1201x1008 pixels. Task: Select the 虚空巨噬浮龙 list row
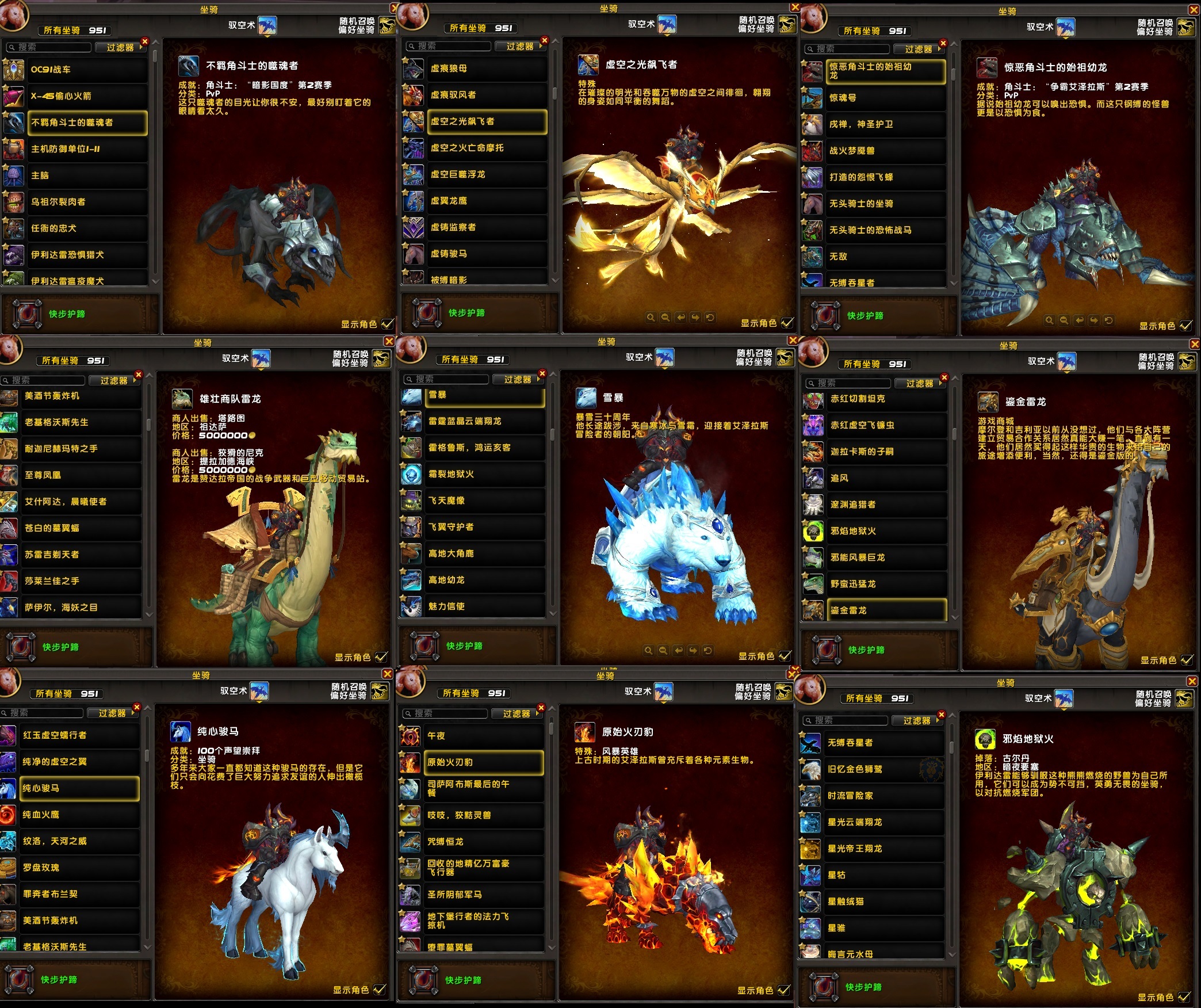(x=486, y=174)
